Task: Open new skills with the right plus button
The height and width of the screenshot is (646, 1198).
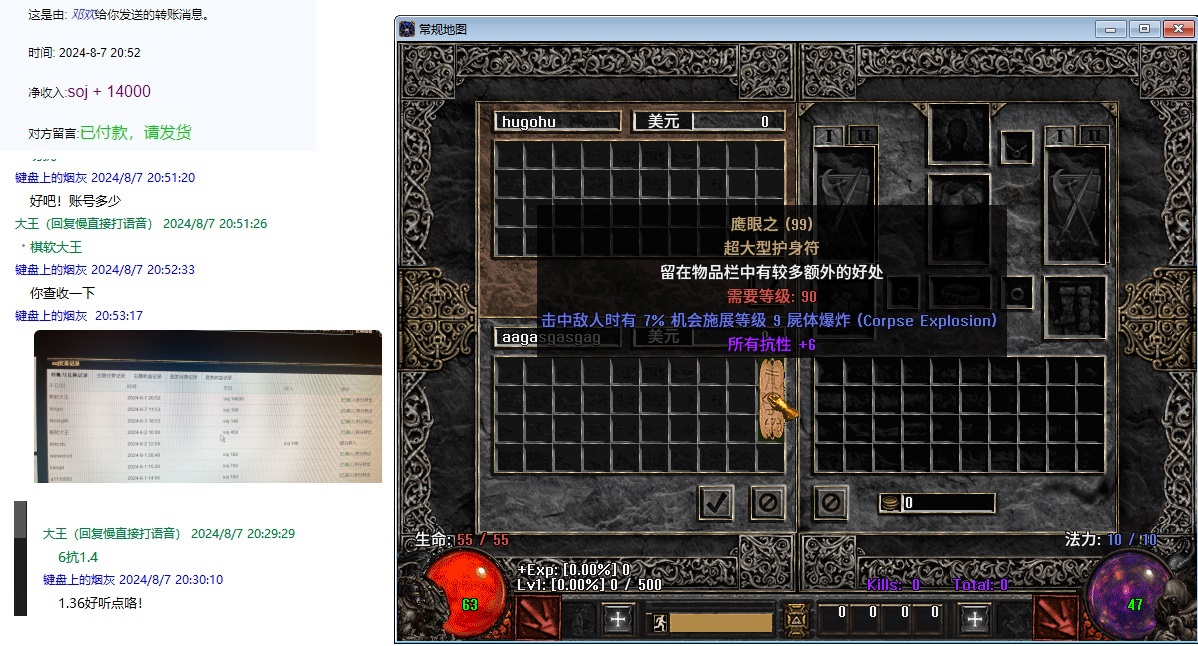Action: 974,619
